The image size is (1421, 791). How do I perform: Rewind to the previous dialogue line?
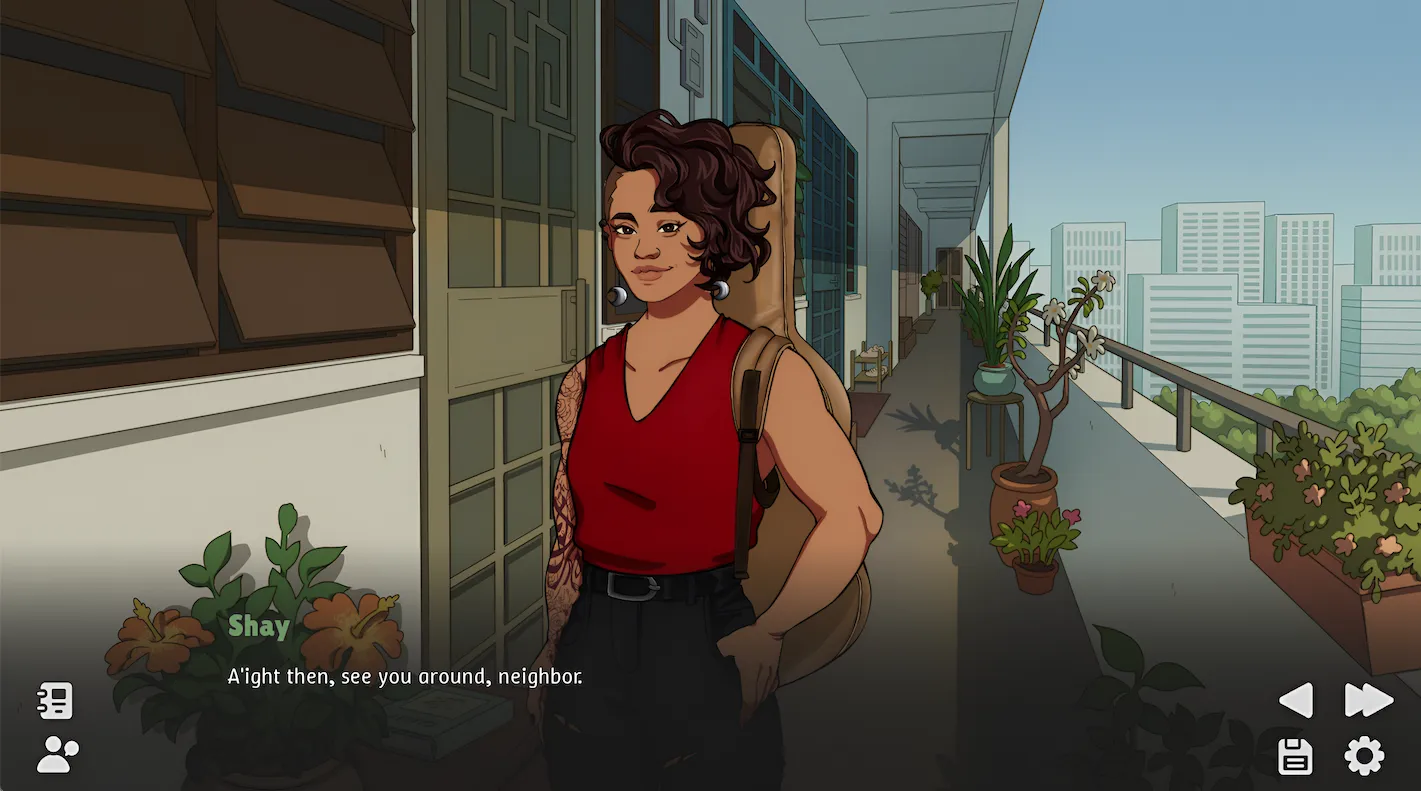pyautogui.click(x=1295, y=701)
